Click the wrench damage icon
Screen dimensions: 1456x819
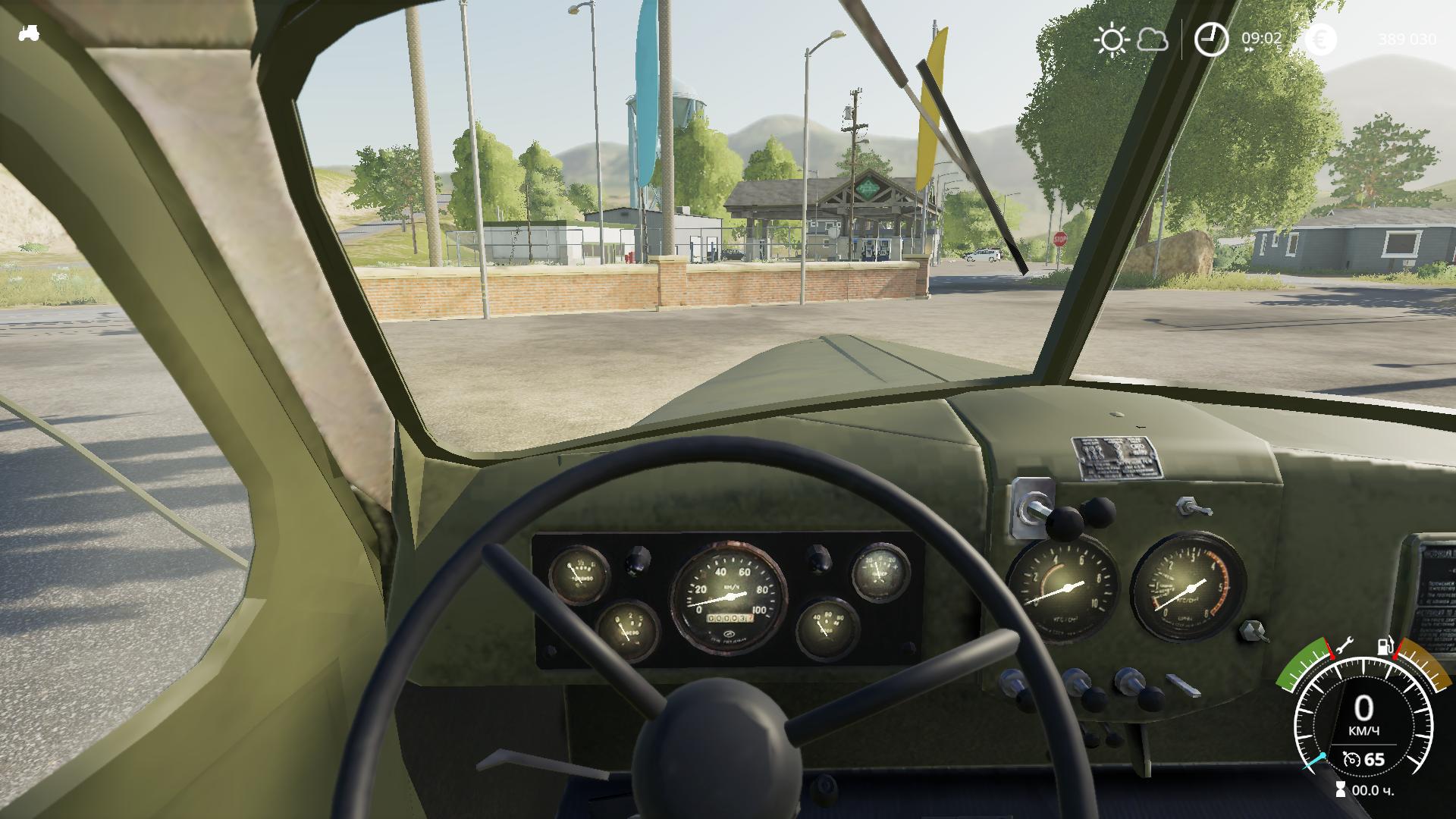(x=1345, y=646)
